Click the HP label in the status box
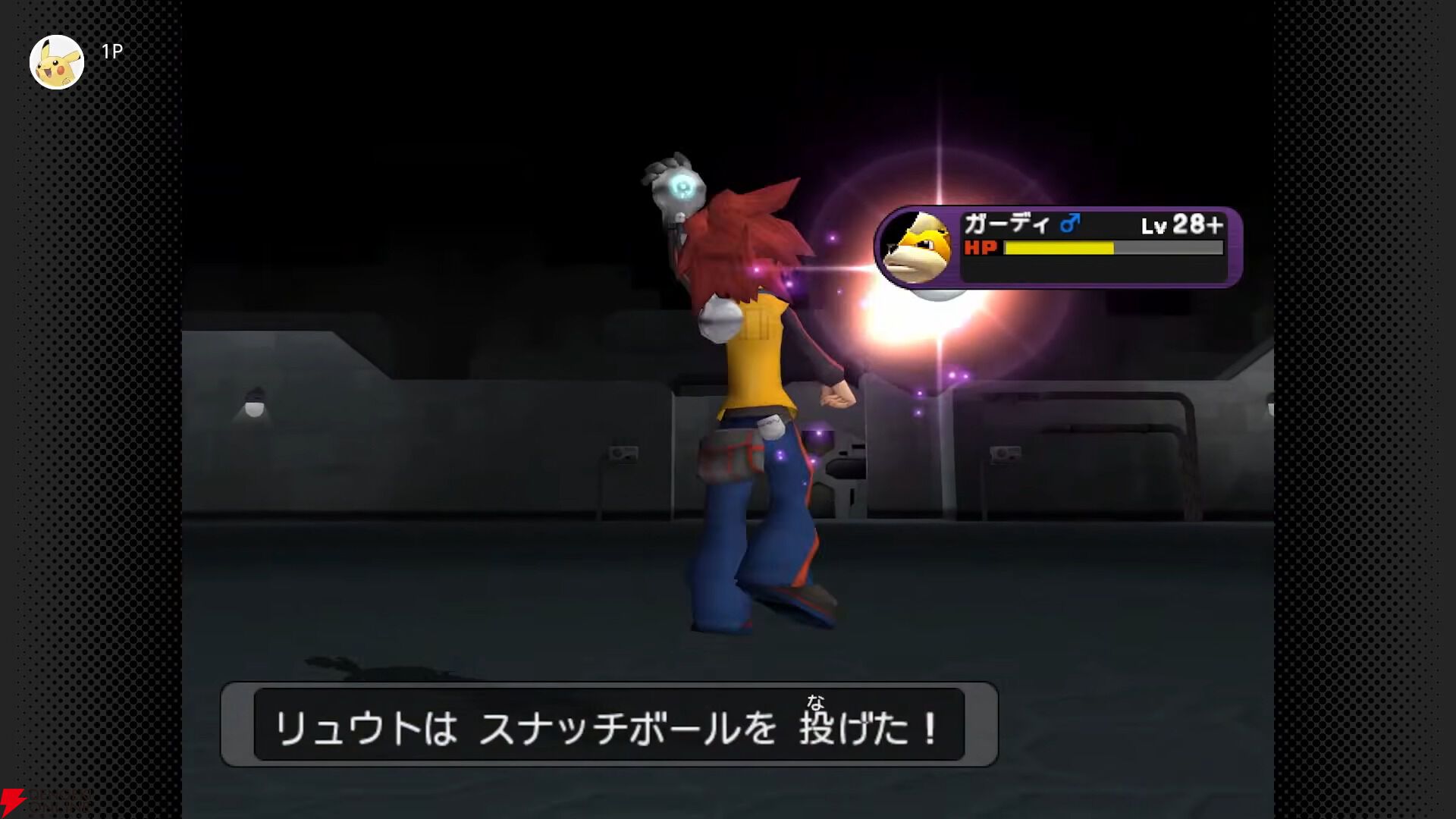The image size is (1456, 819). point(981,248)
